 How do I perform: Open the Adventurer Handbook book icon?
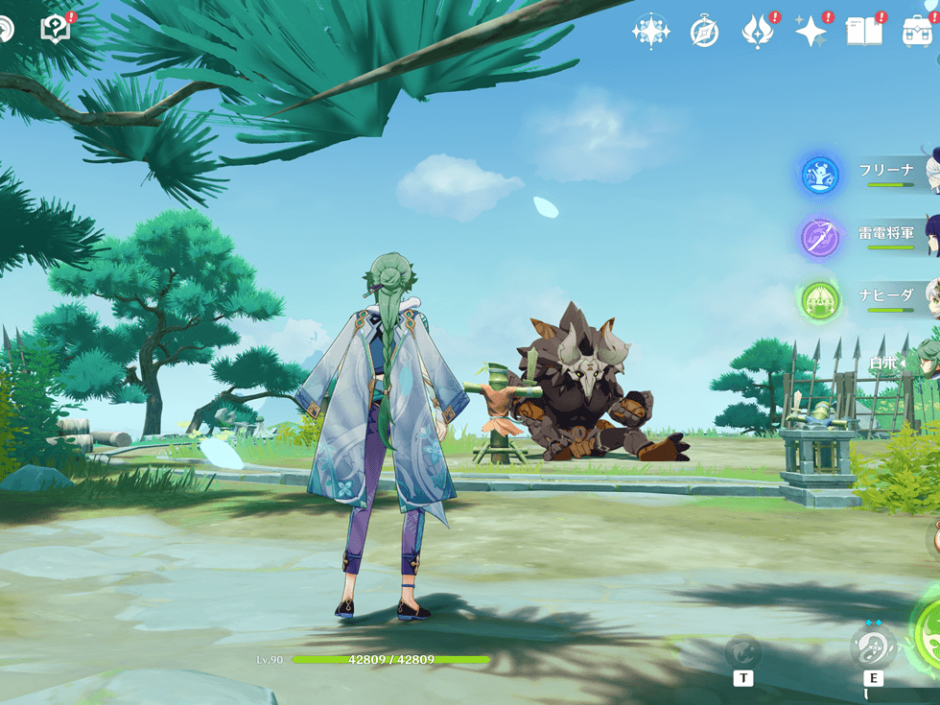[864, 31]
